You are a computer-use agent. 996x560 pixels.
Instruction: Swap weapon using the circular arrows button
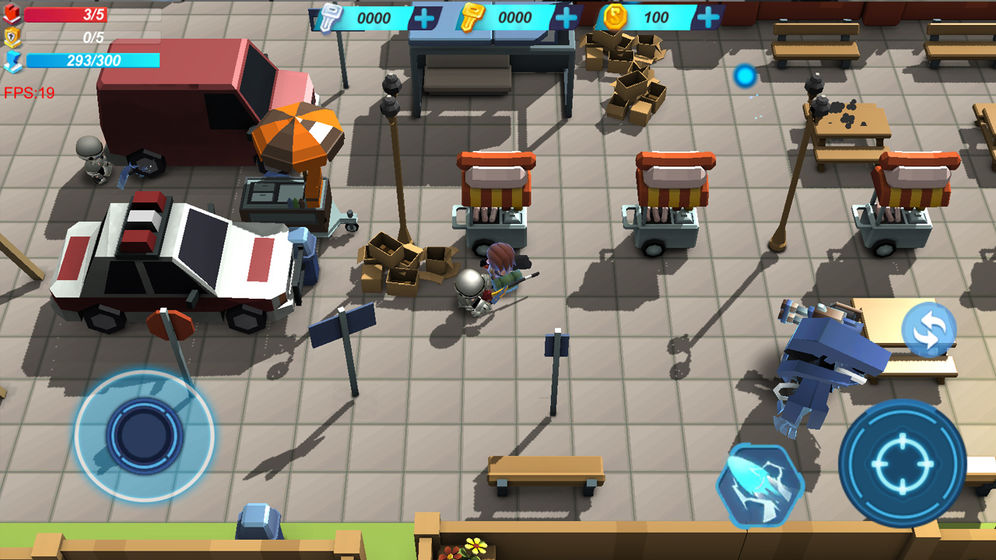coord(928,331)
